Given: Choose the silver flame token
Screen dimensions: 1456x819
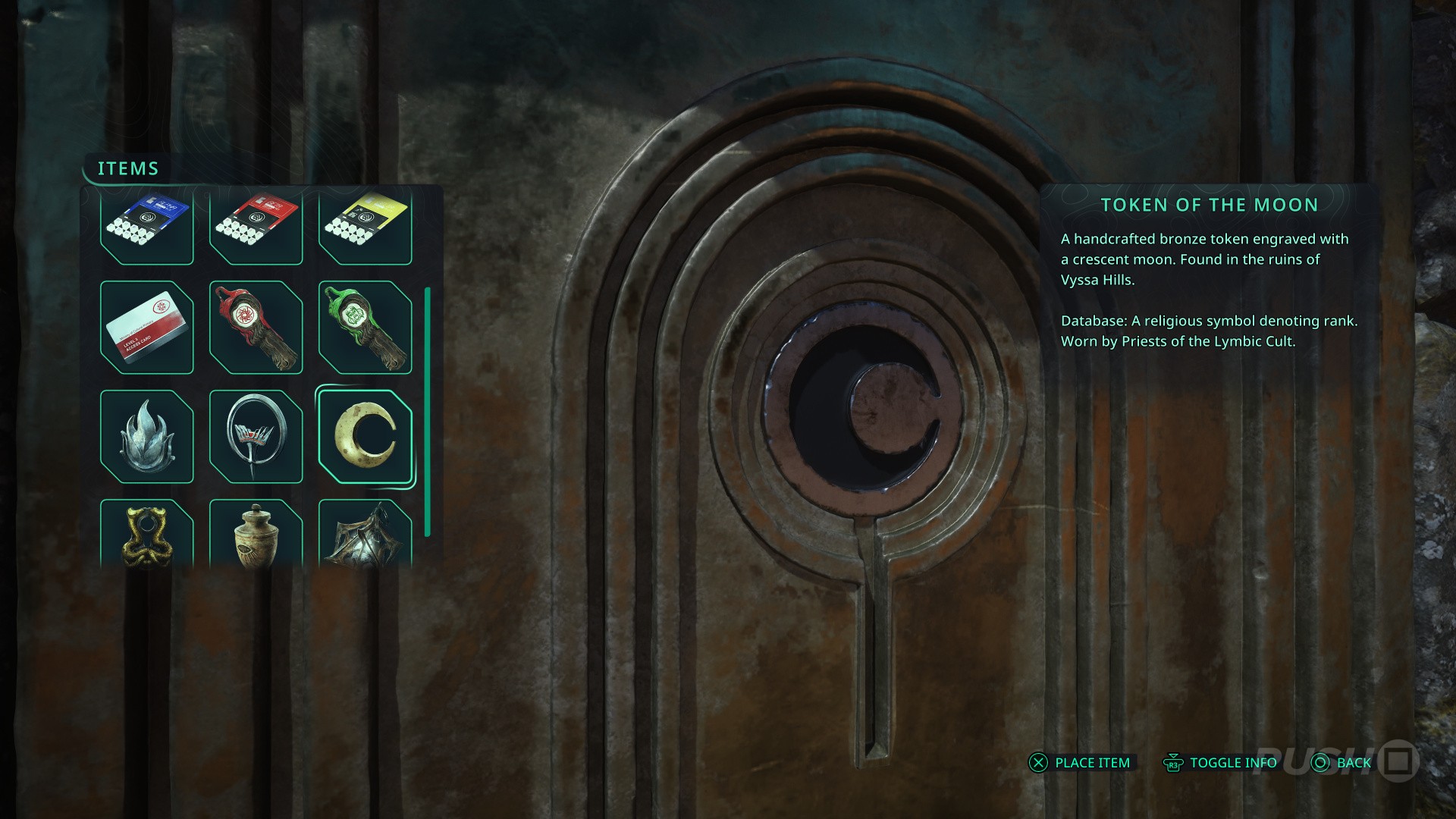Looking at the screenshot, I should coord(146,437).
